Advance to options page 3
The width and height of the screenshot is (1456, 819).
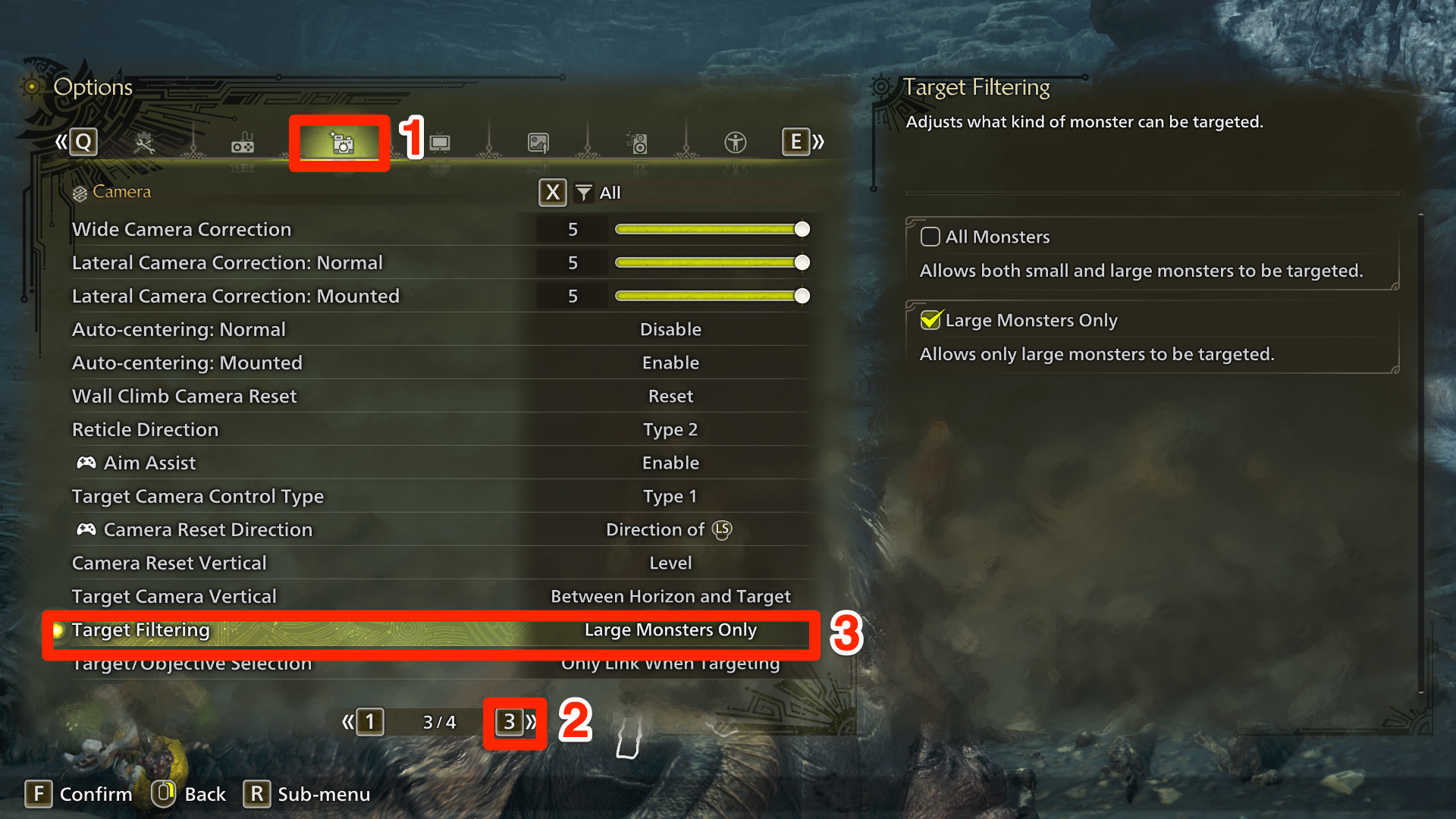tap(510, 722)
